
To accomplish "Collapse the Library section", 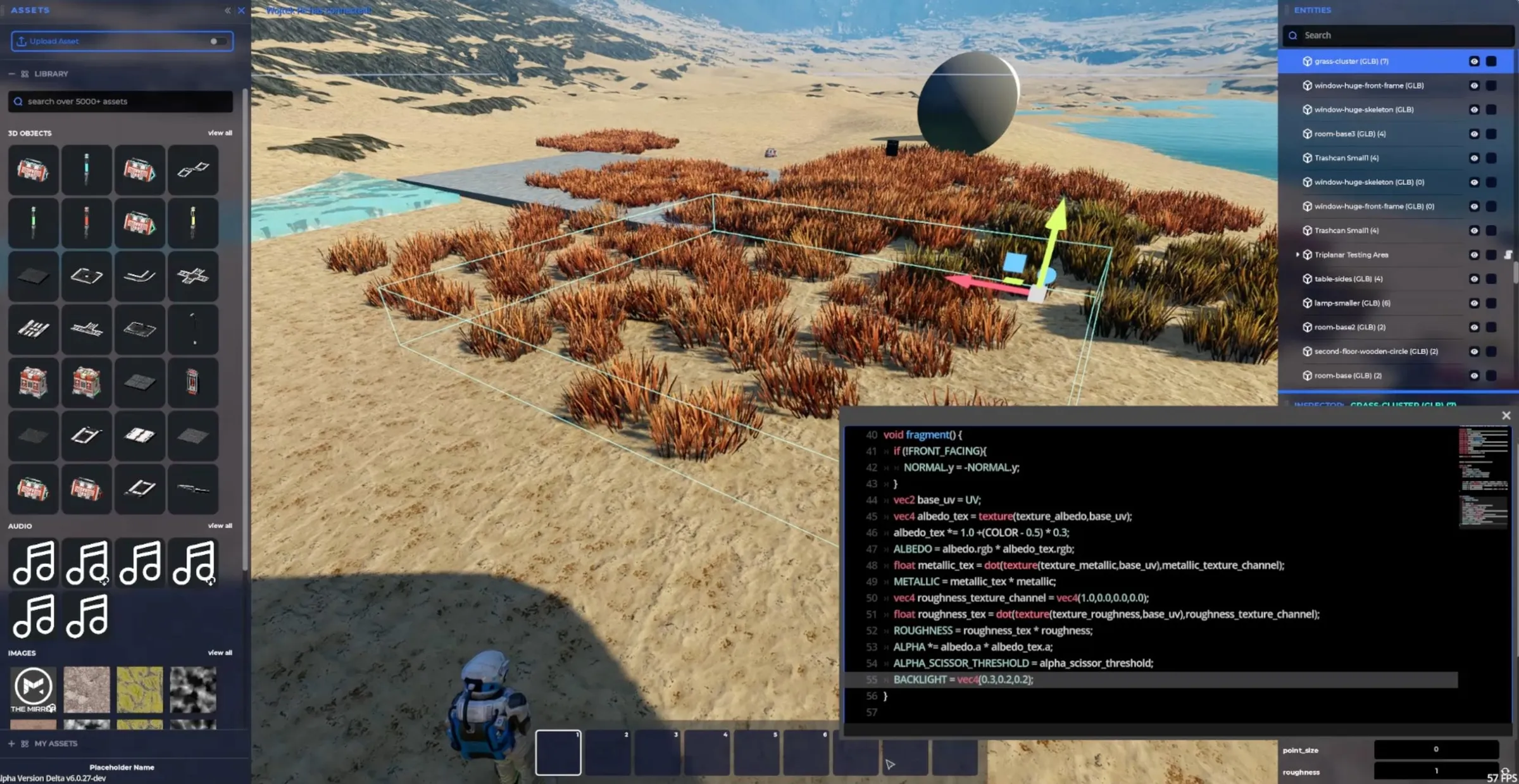I will click(x=11, y=74).
